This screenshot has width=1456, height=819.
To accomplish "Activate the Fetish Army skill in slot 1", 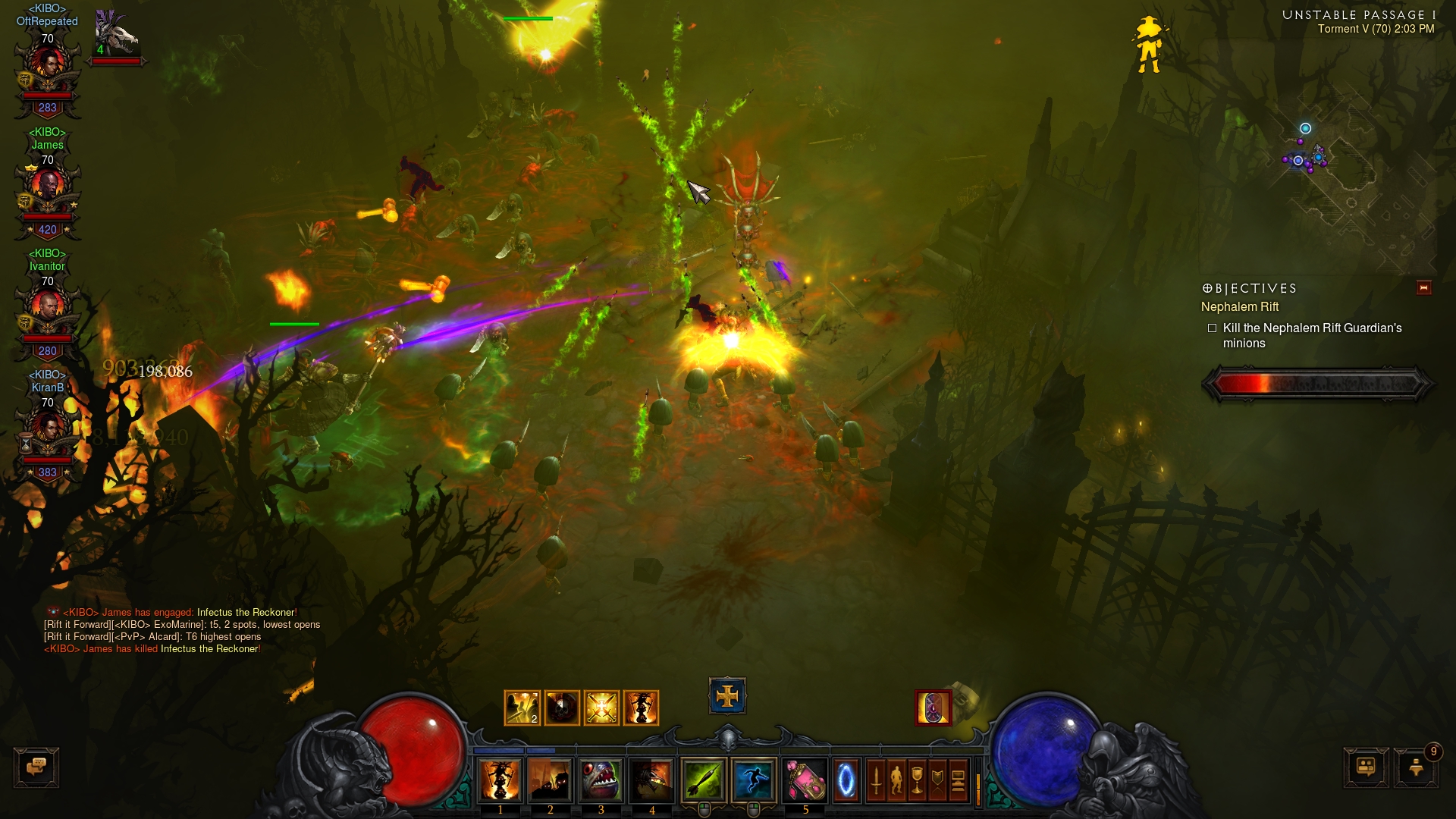I will coord(500,780).
